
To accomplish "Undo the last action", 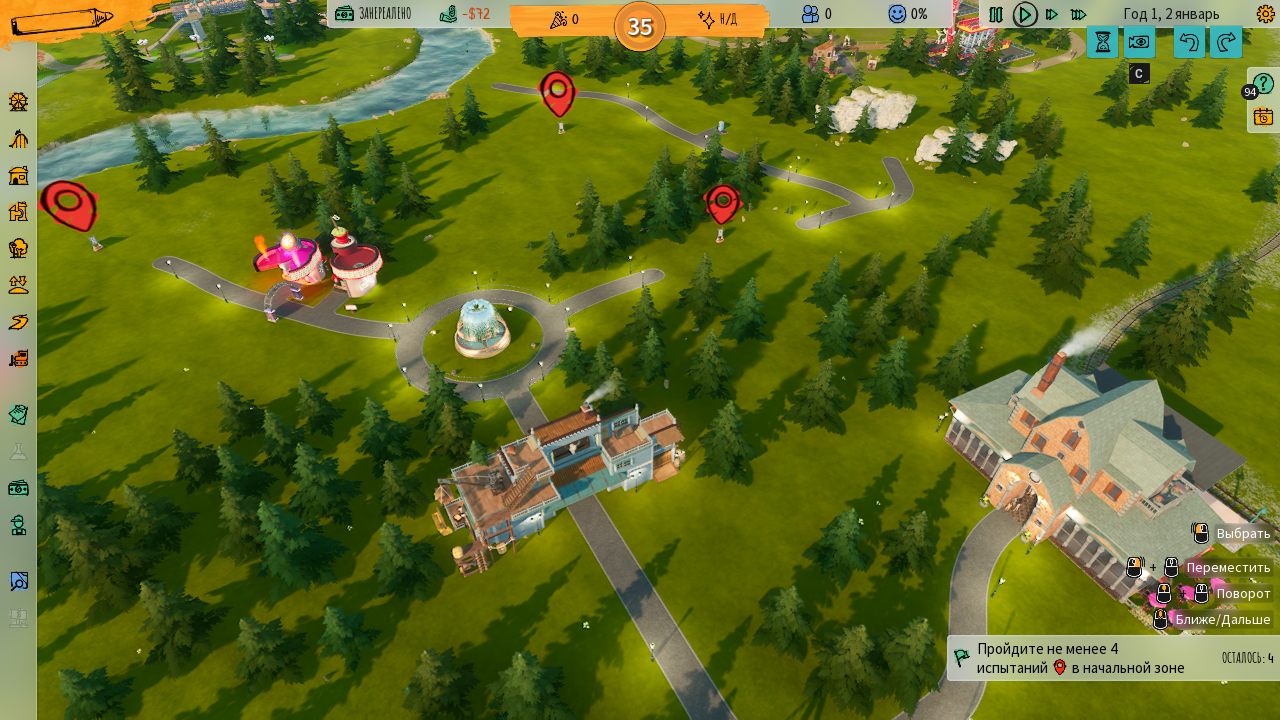I will [x=1189, y=42].
